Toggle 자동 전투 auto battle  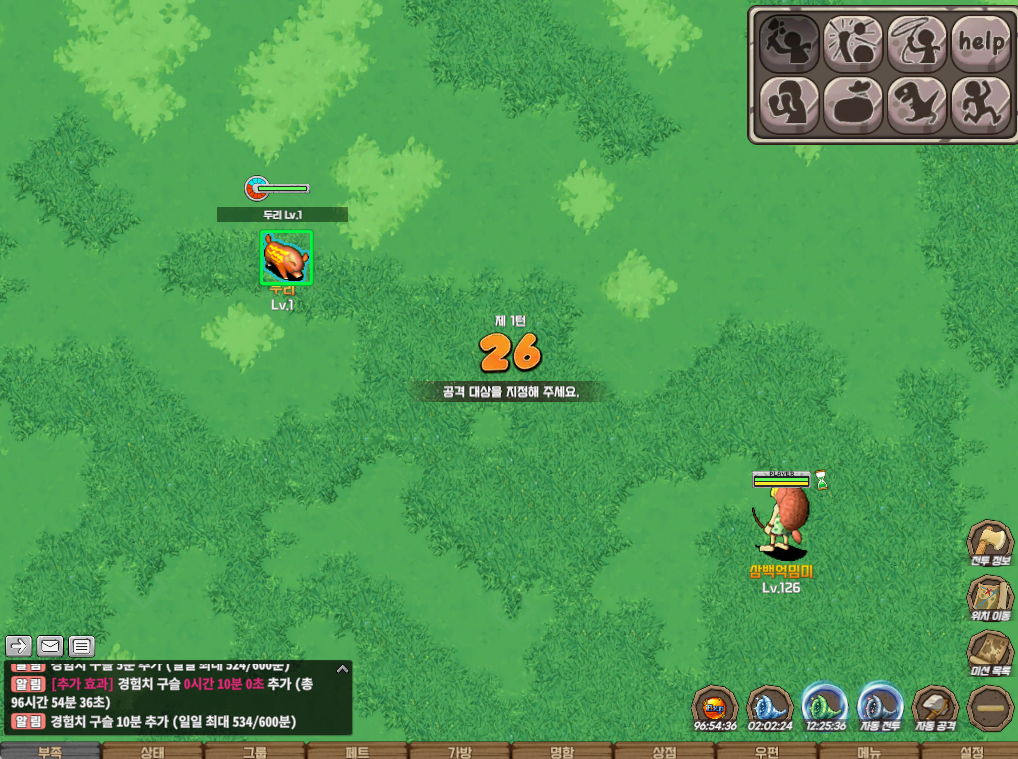tap(881, 708)
